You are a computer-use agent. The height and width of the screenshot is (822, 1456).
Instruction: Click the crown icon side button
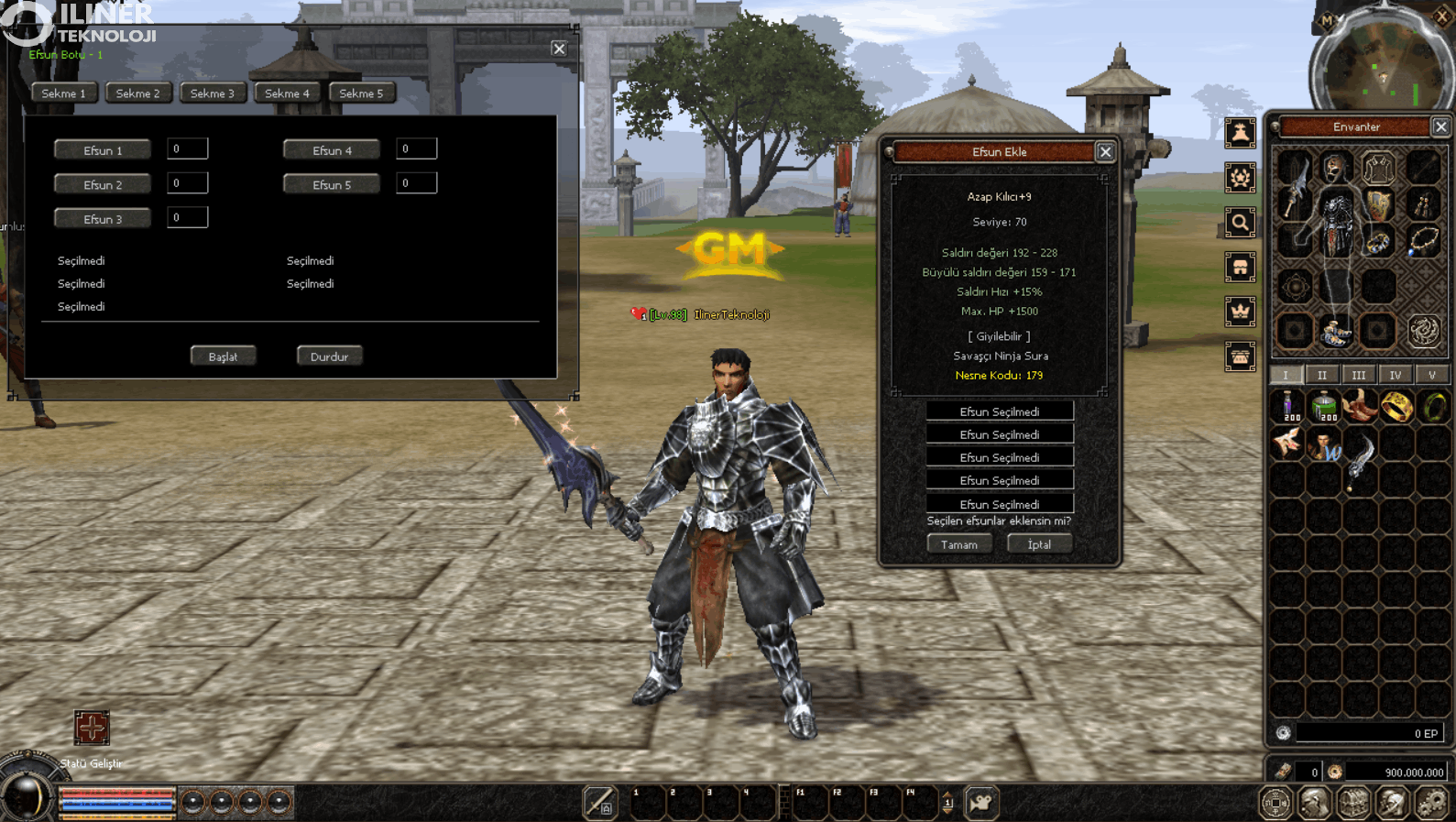click(1240, 312)
